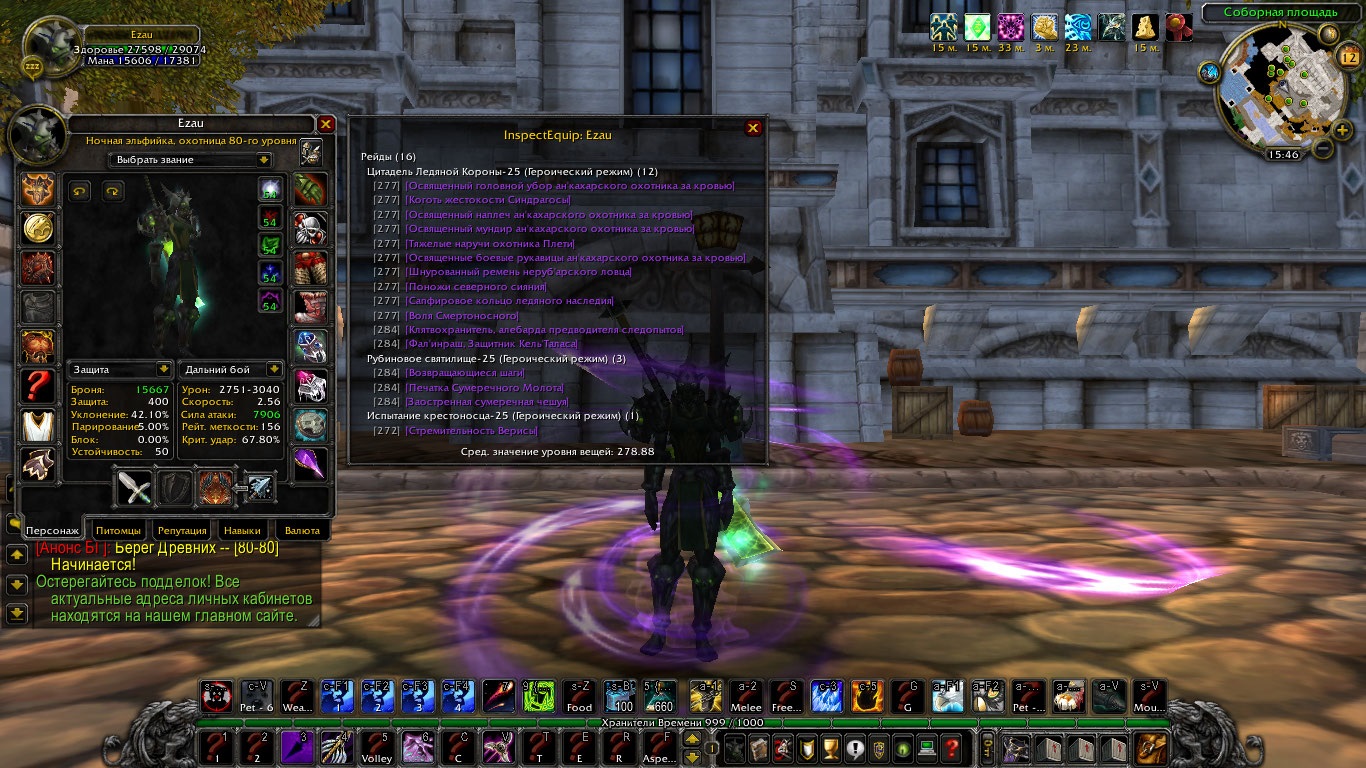Switch to the Валюта tab
This screenshot has height=768, width=1366.
coord(302,530)
